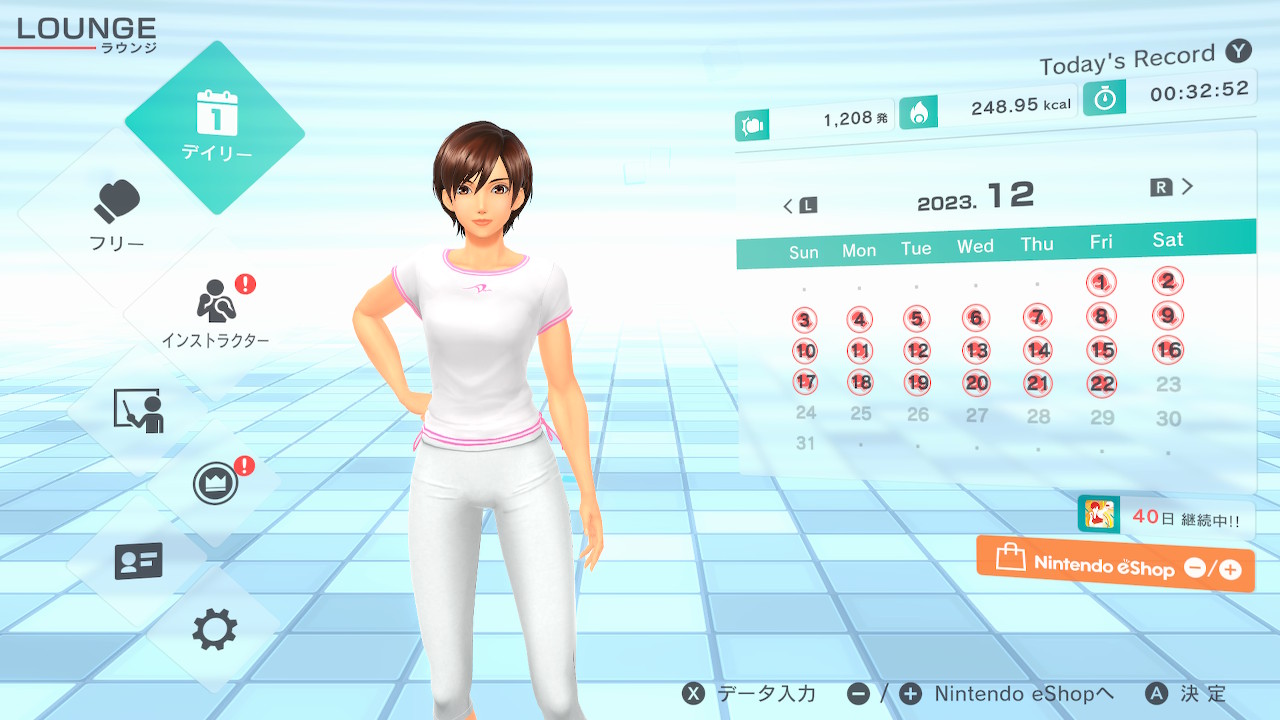Select the フリー free training menu
This screenshot has width=1280, height=720.
point(118,215)
